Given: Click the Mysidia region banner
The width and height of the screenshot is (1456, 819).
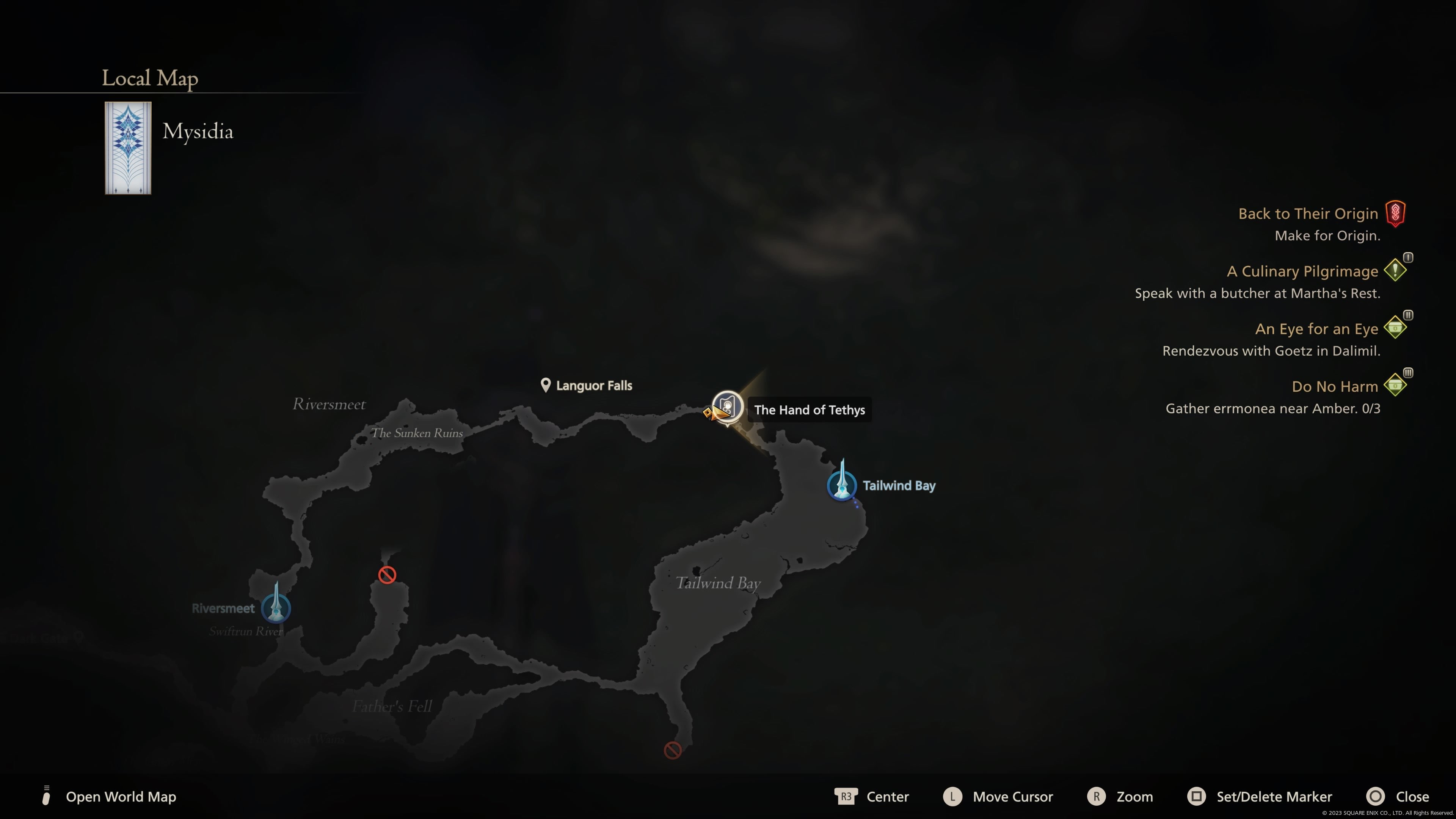Looking at the screenshot, I should coord(128,148).
